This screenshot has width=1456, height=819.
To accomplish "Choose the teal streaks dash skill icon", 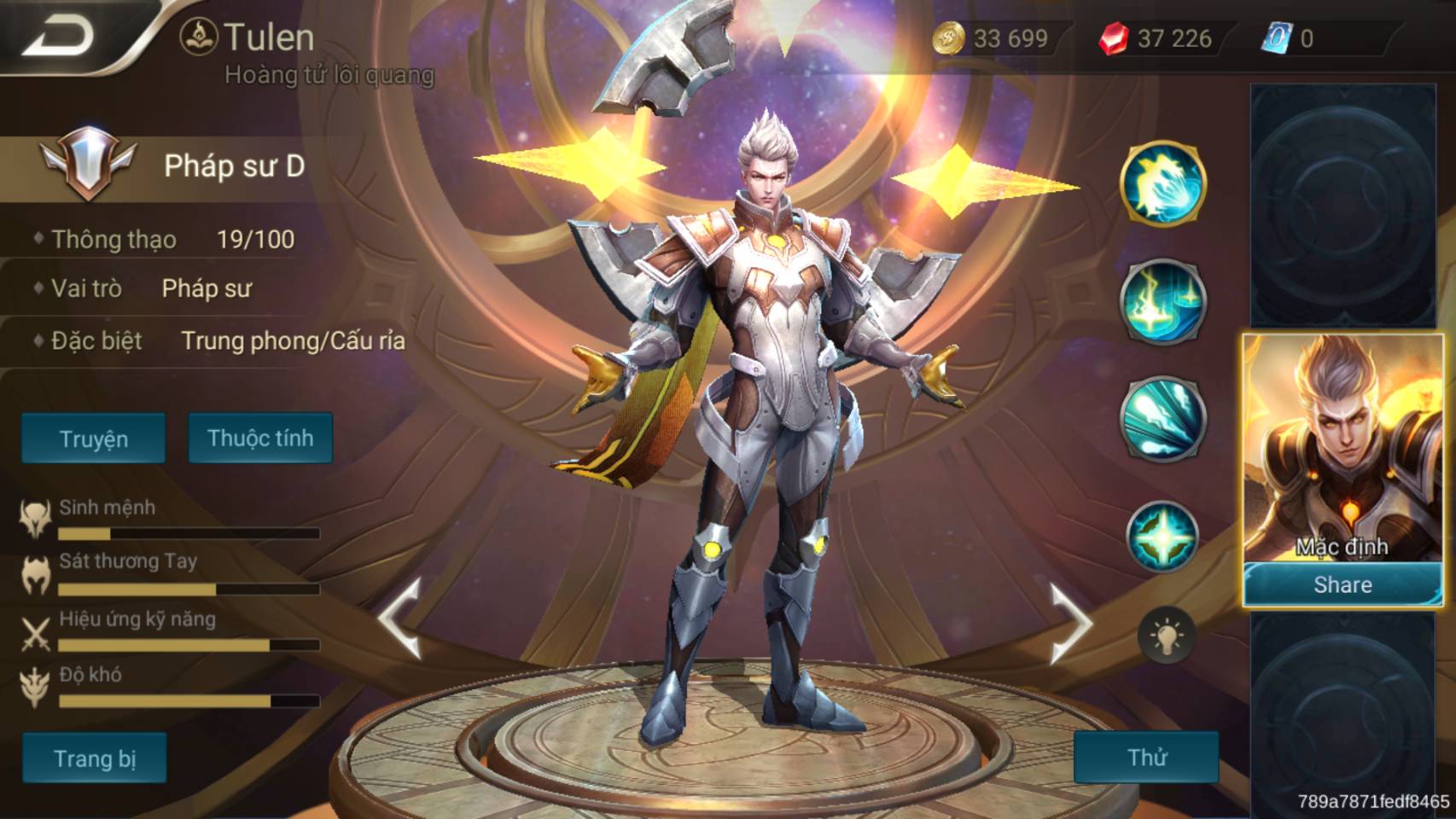I will tap(1162, 418).
